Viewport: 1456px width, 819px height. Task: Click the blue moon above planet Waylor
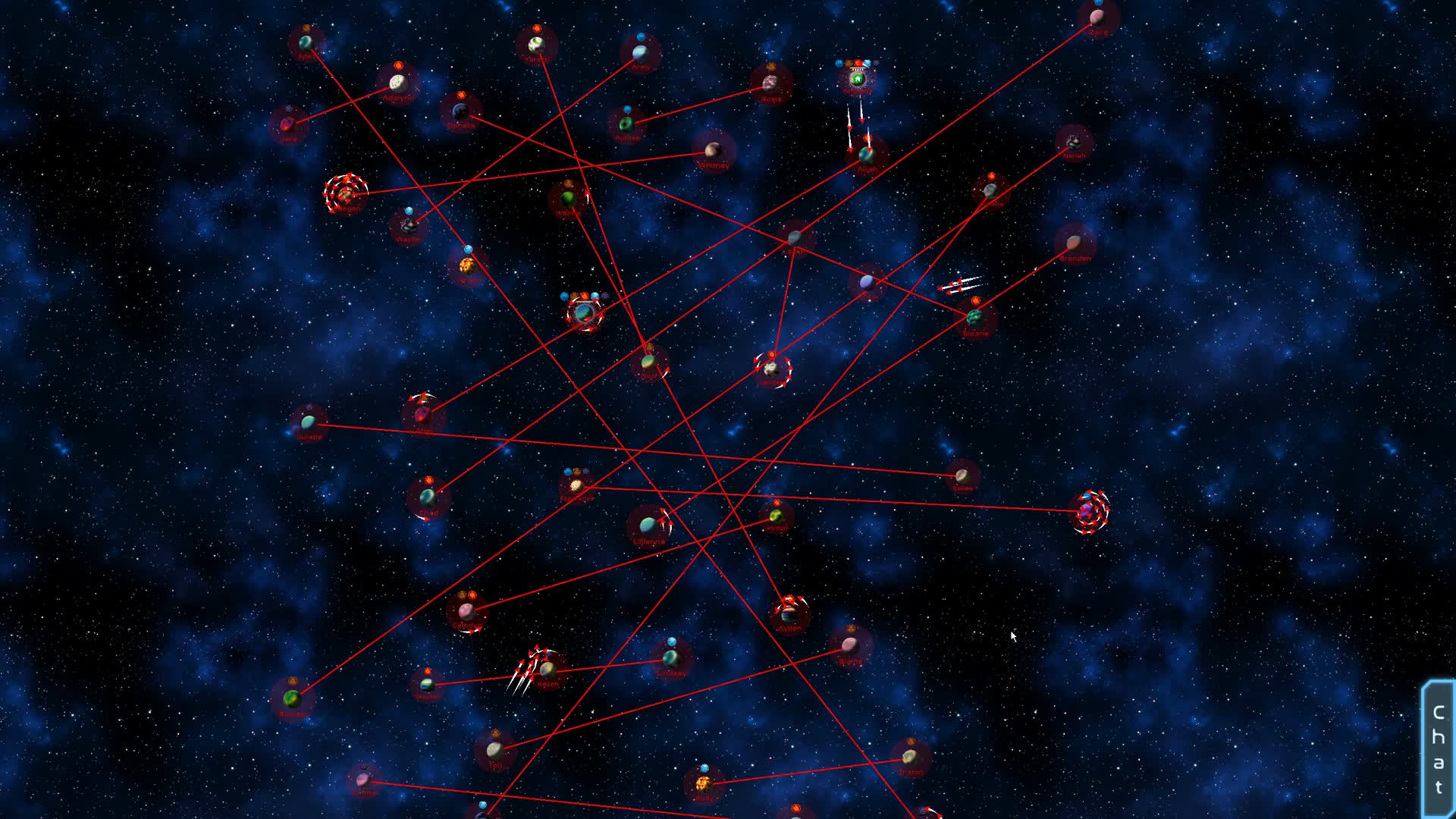(409, 211)
